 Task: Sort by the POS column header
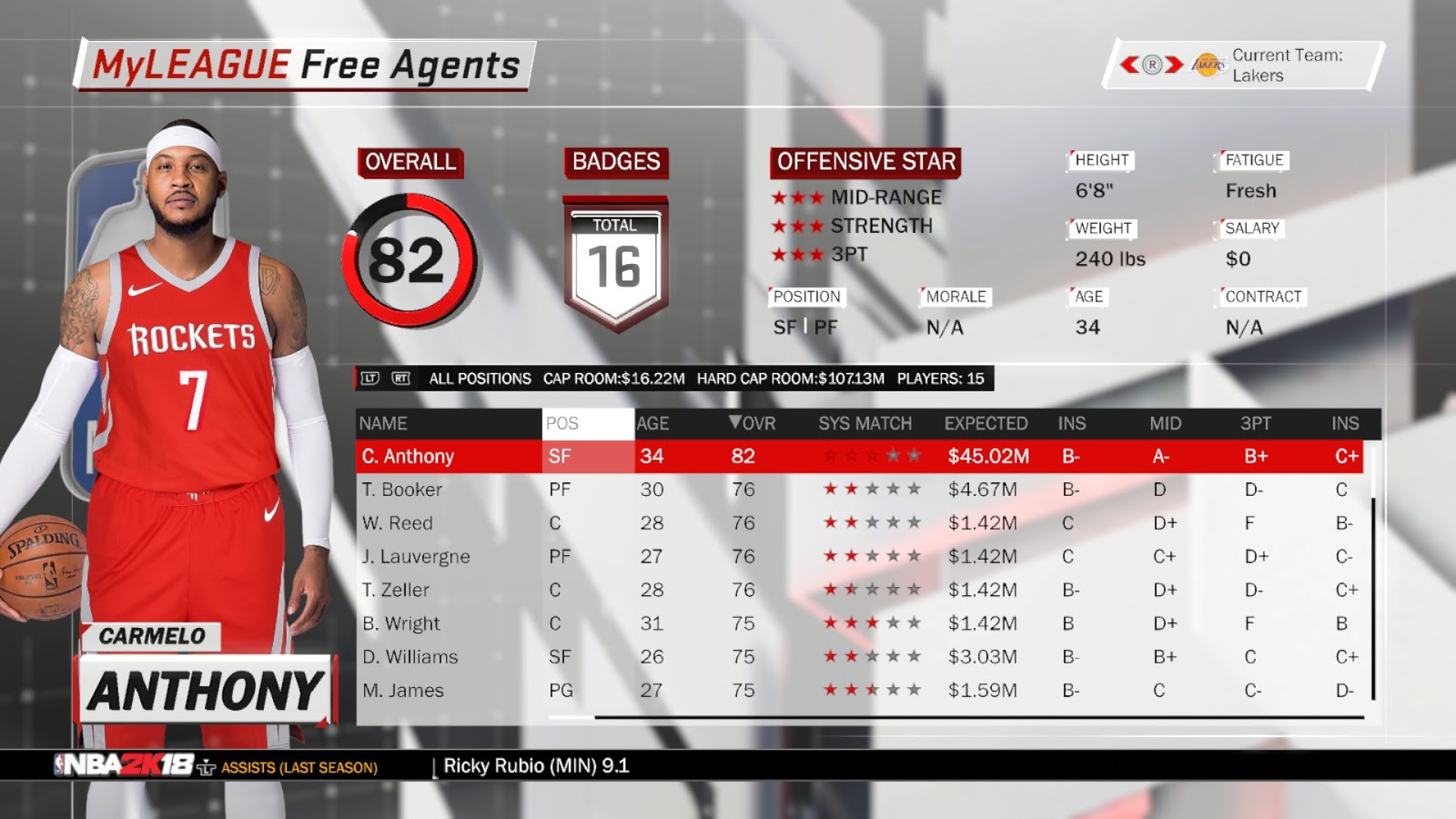click(x=562, y=423)
